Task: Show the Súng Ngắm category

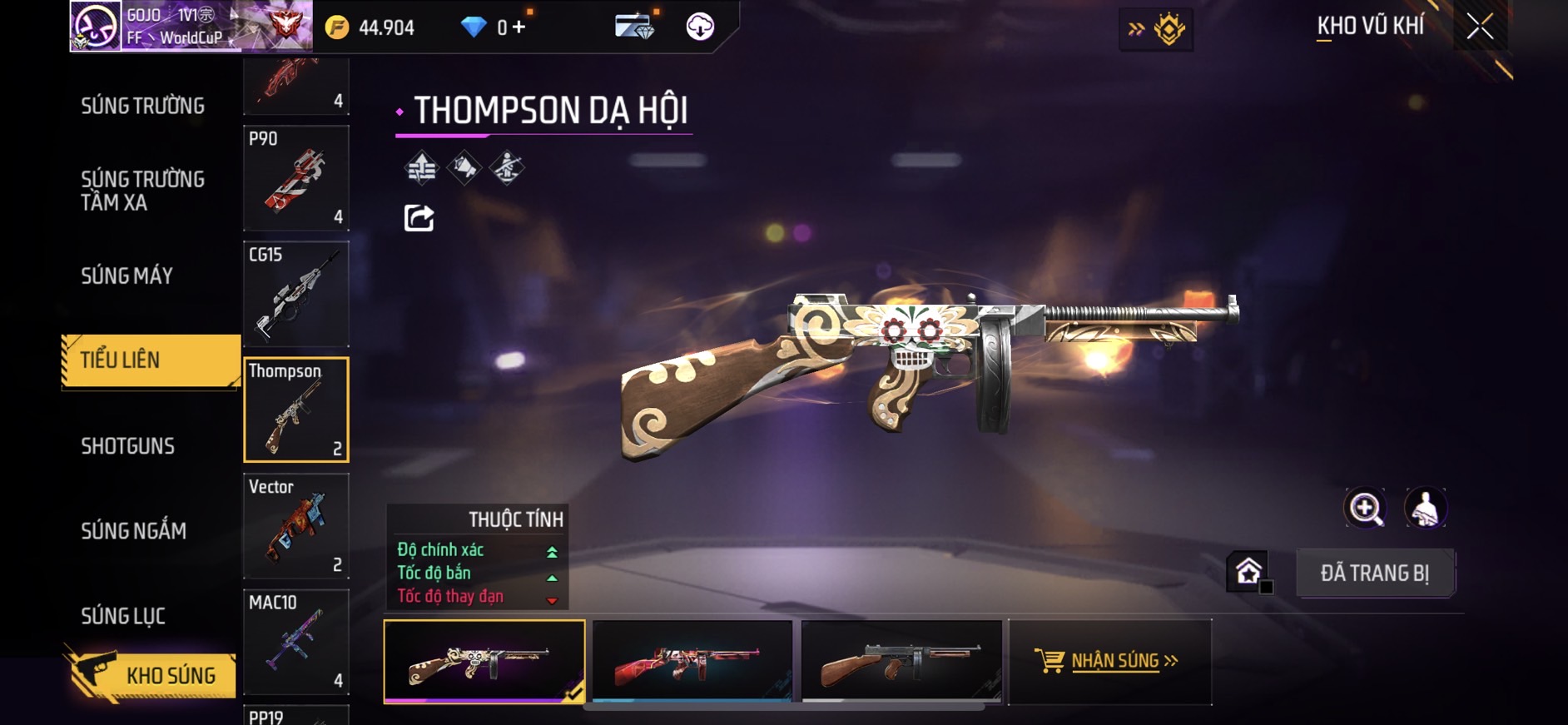Action: pos(133,531)
